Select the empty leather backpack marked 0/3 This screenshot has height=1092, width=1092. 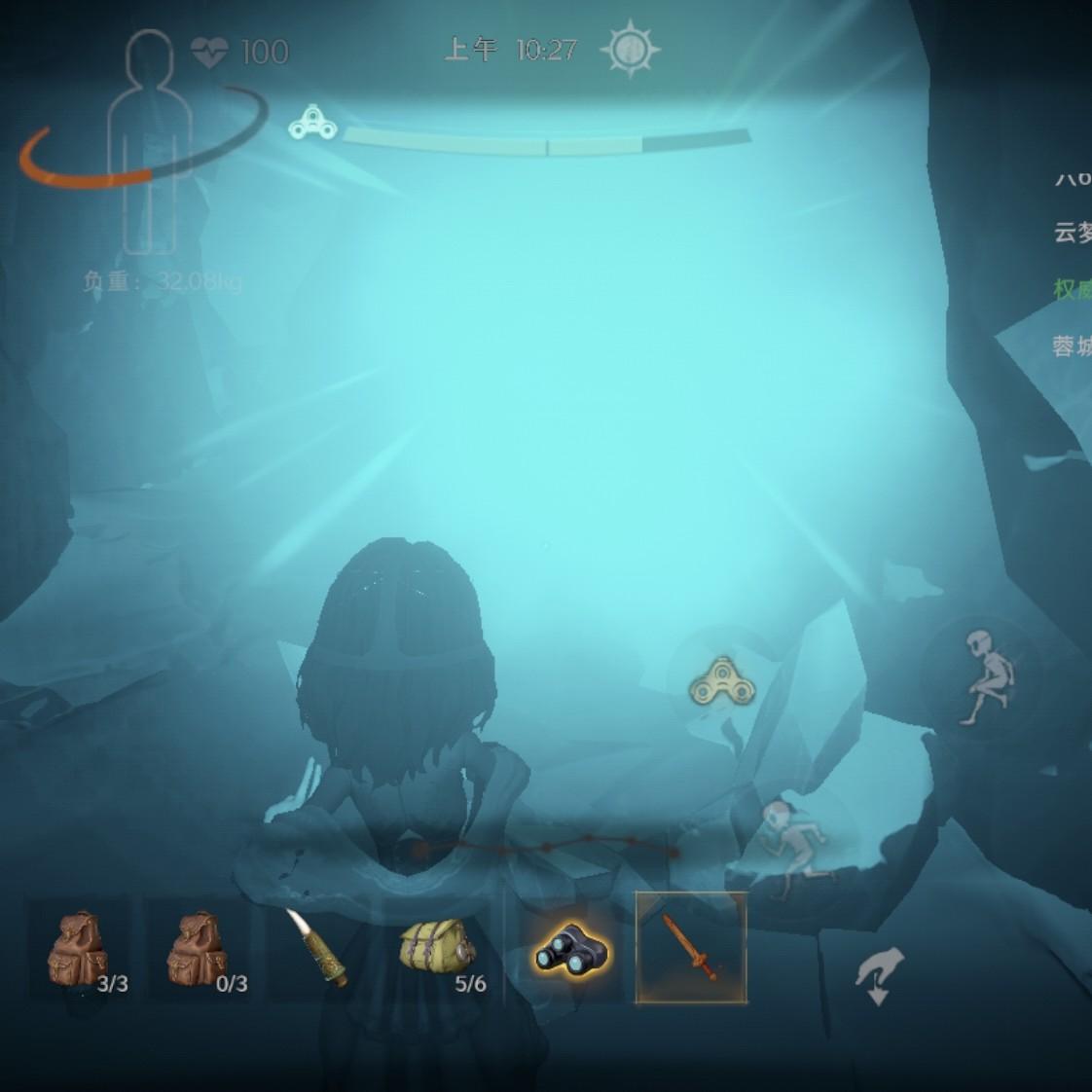pos(200,949)
